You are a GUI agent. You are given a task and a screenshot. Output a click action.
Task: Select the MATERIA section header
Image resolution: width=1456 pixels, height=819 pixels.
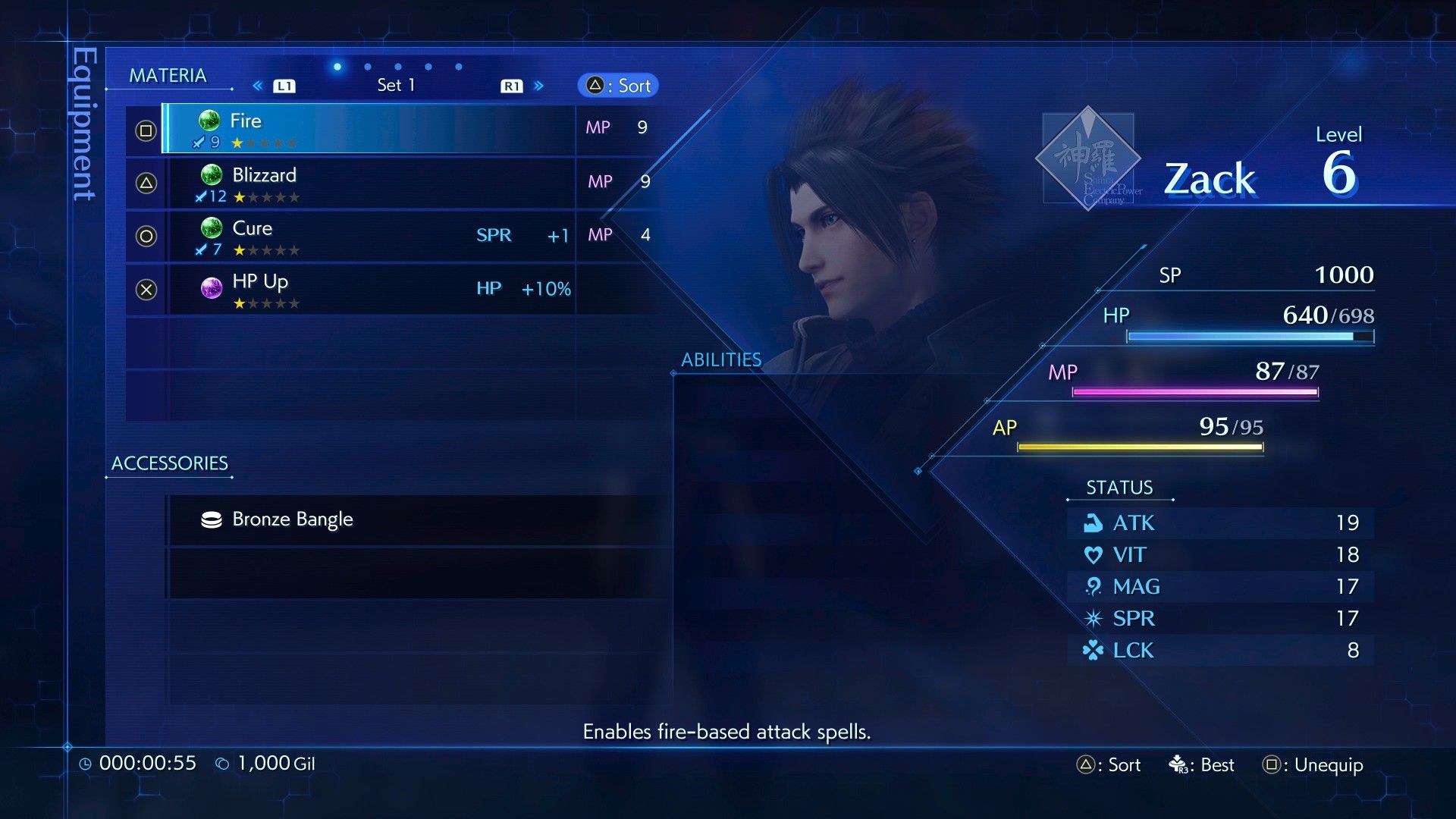pyautogui.click(x=169, y=75)
